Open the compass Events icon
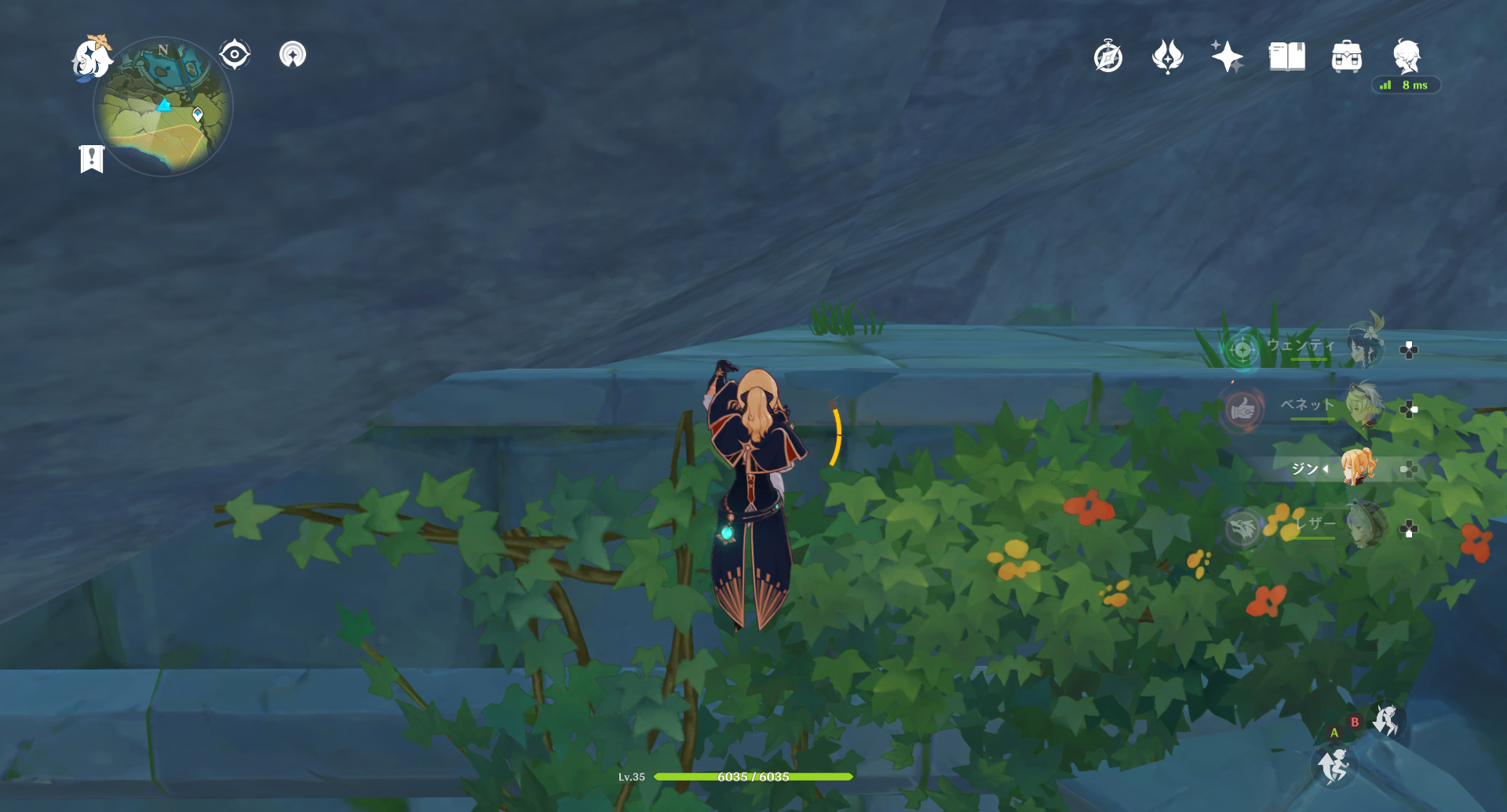The height and width of the screenshot is (812, 1507). tap(1108, 57)
